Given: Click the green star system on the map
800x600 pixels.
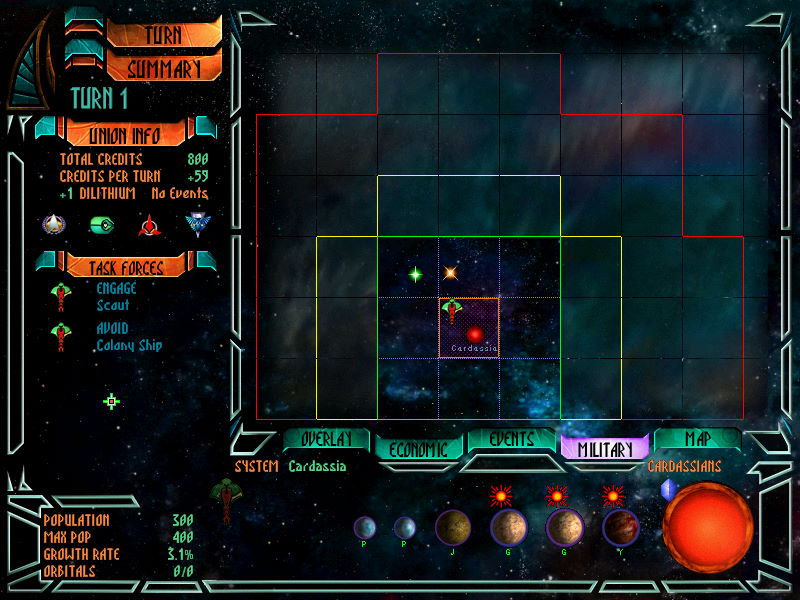Looking at the screenshot, I should pyautogui.click(x=415, y=274).
